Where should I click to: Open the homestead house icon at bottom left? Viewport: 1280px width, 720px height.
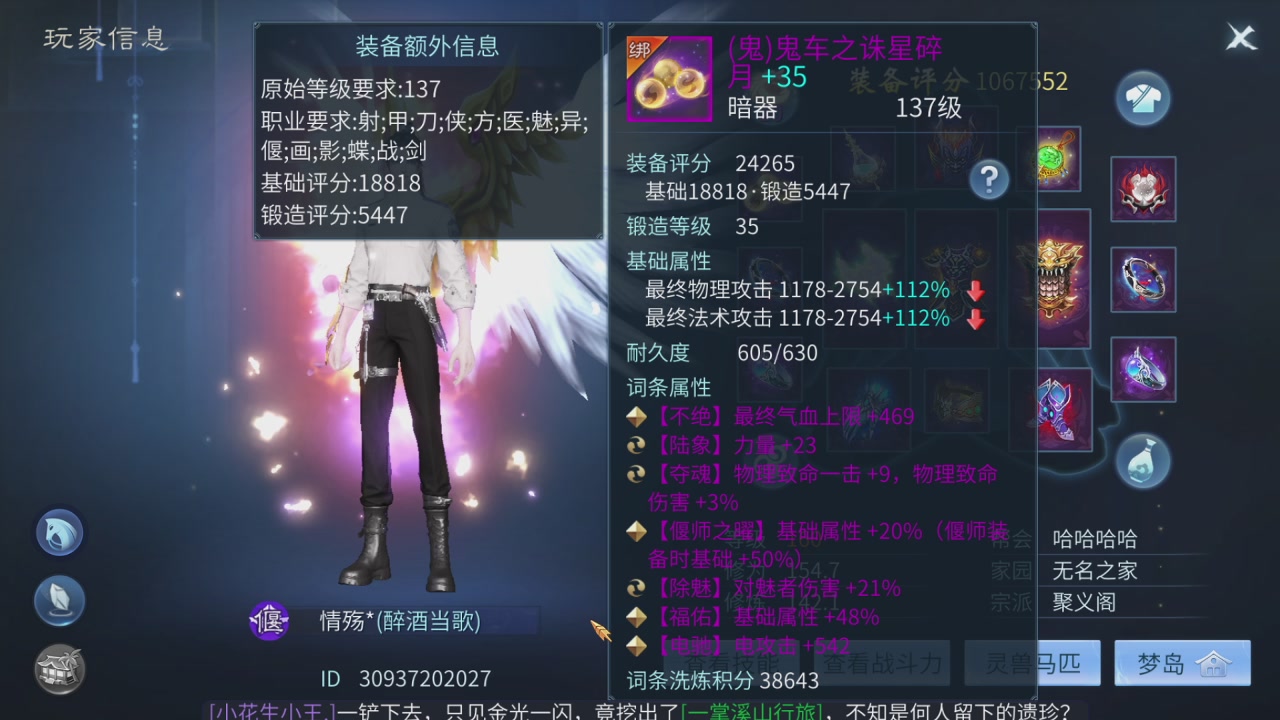click(x=59, y=669)
